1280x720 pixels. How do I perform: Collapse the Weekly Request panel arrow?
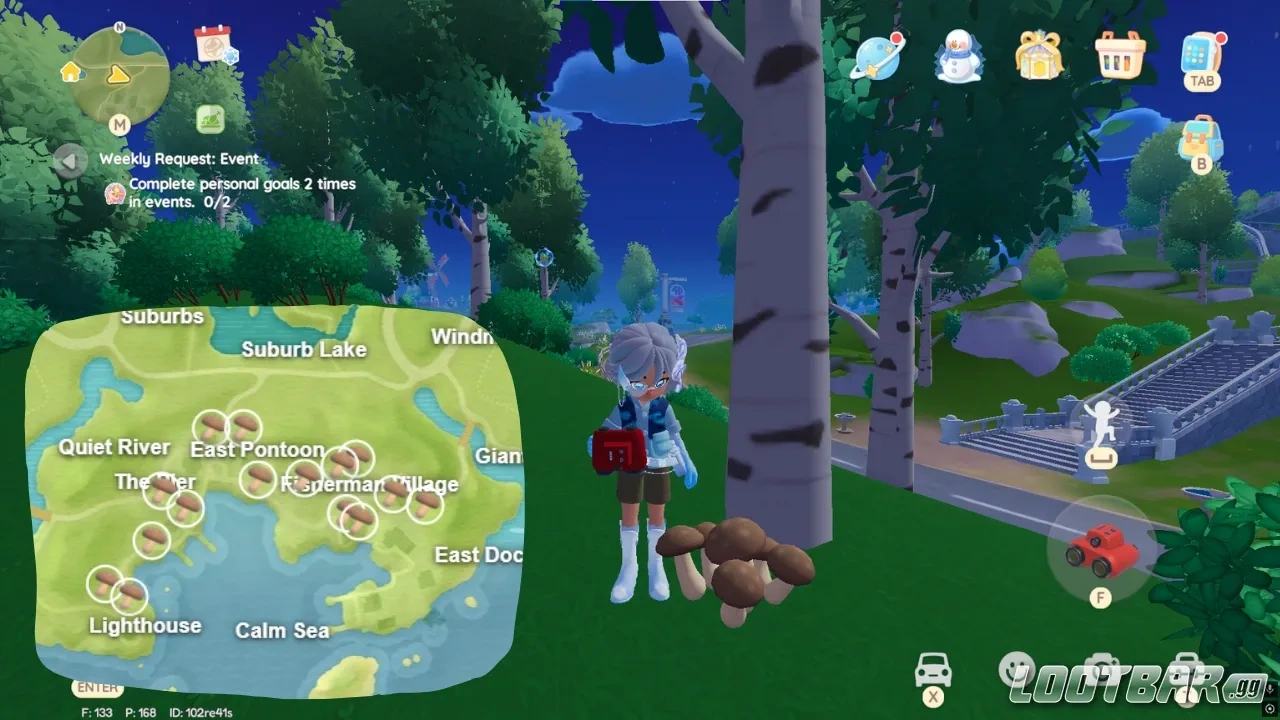(70, 161)
